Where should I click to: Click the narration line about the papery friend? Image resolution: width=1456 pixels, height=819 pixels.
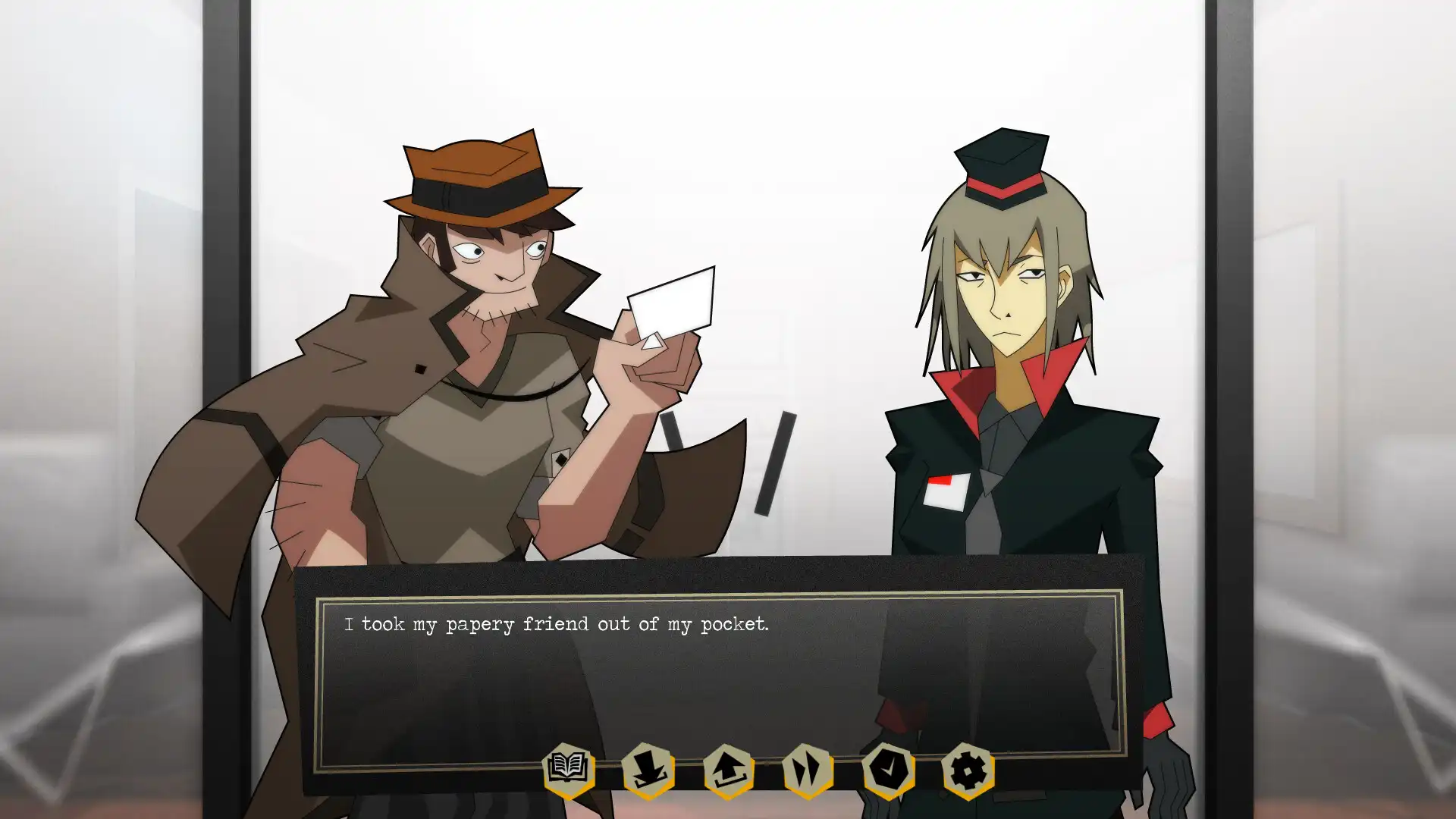click(557, 624)
